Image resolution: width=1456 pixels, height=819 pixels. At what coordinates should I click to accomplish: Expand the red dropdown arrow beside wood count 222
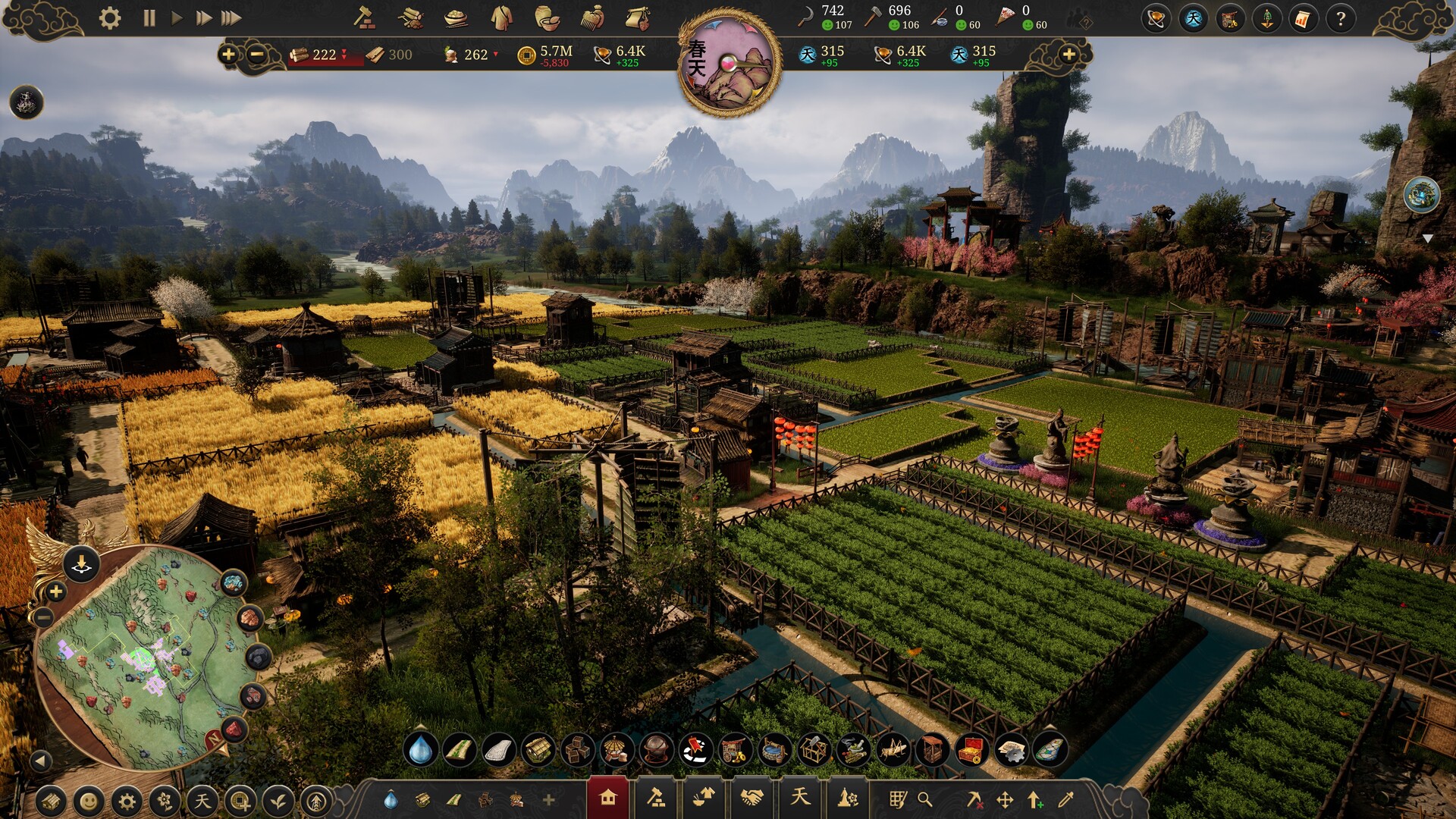coord(345,55)
